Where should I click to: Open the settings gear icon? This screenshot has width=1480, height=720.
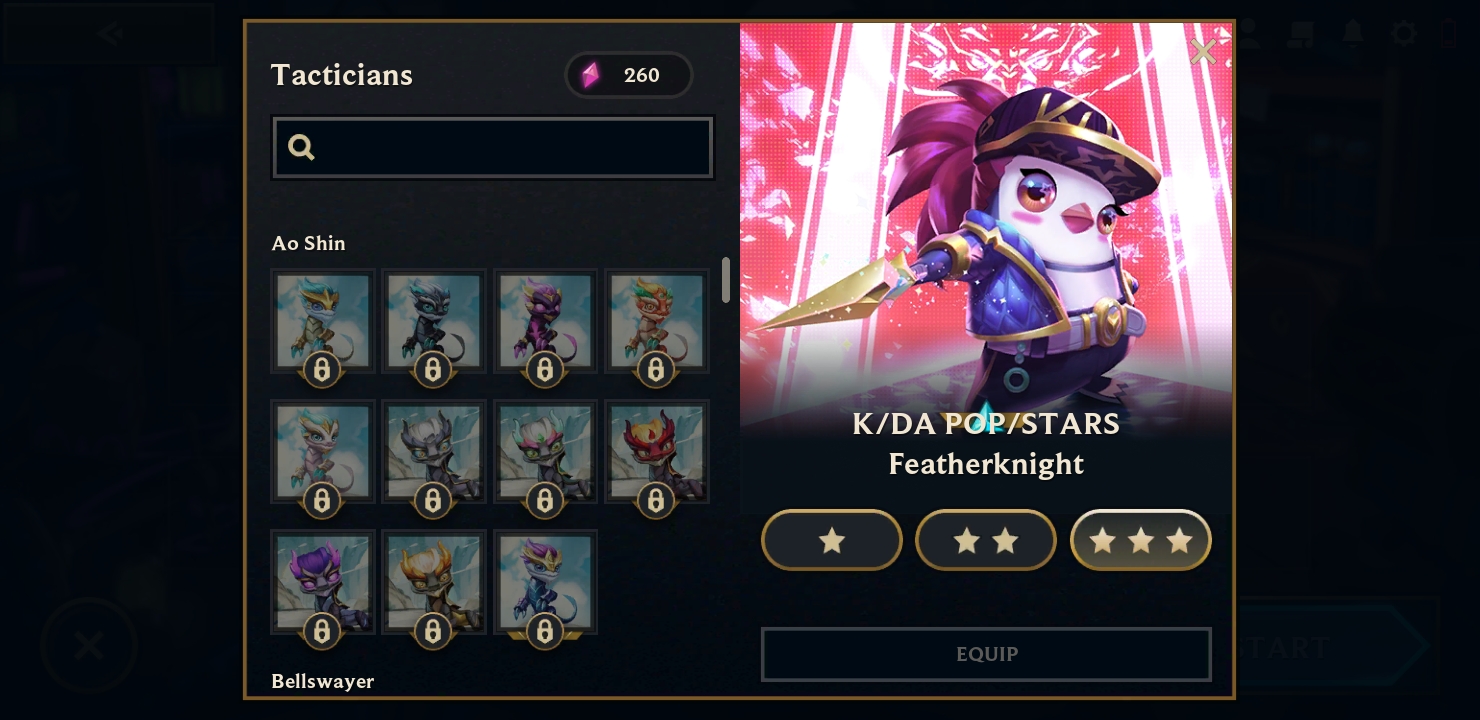coord(1404,33)
